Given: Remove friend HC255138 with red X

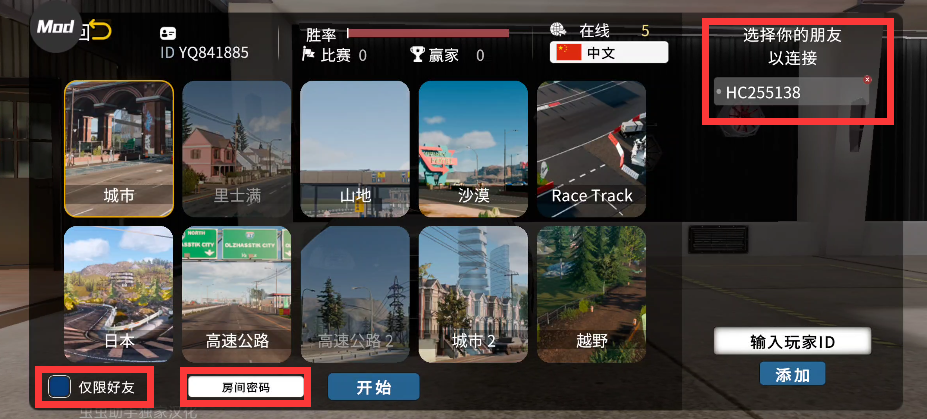Looking at the screenshot, I should tap(867, 79).
